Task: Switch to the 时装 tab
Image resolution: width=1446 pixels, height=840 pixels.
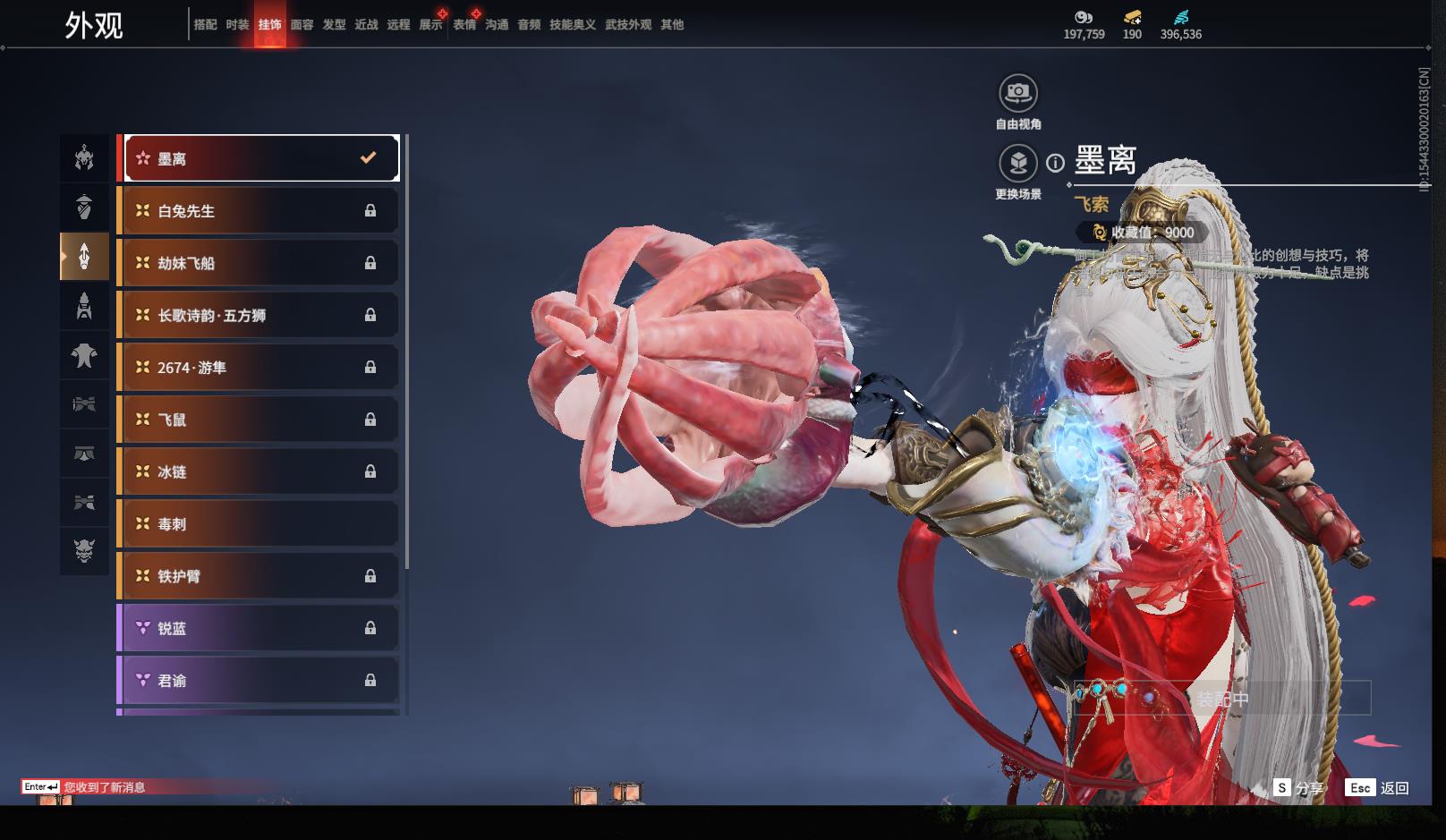Action: coord(237,25)
